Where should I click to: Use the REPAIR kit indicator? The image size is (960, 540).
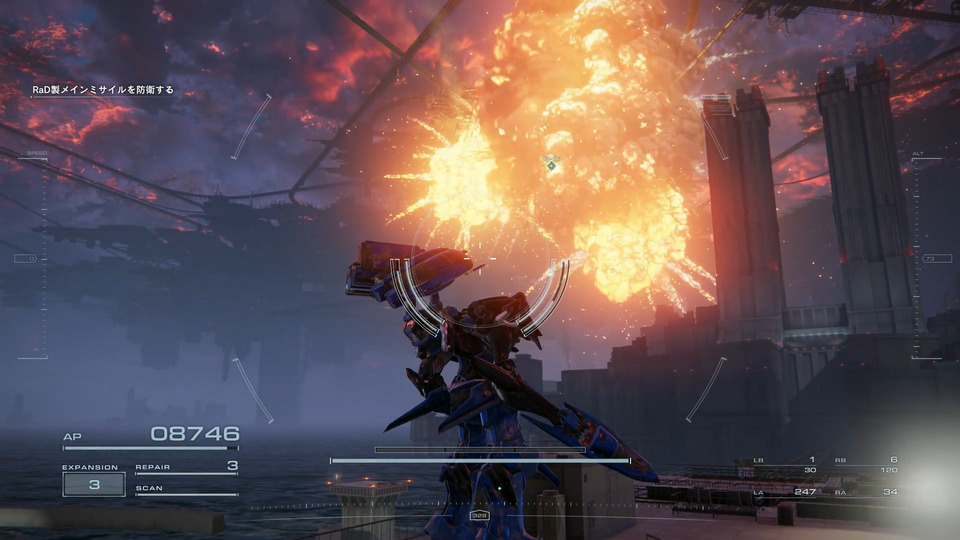[187, 467]
